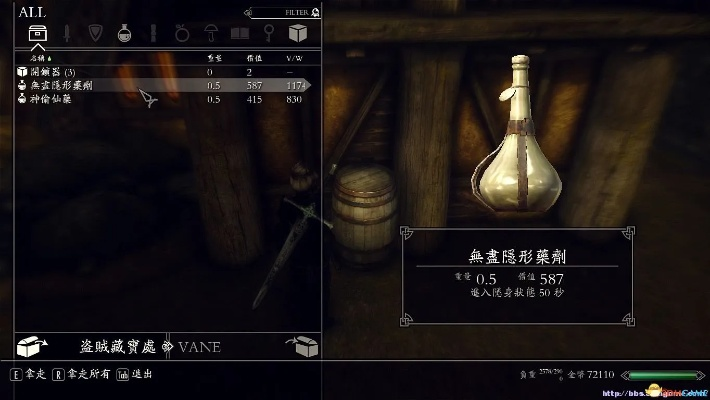
Task: Switch to the weapons sword category
Action: point(66,35)
